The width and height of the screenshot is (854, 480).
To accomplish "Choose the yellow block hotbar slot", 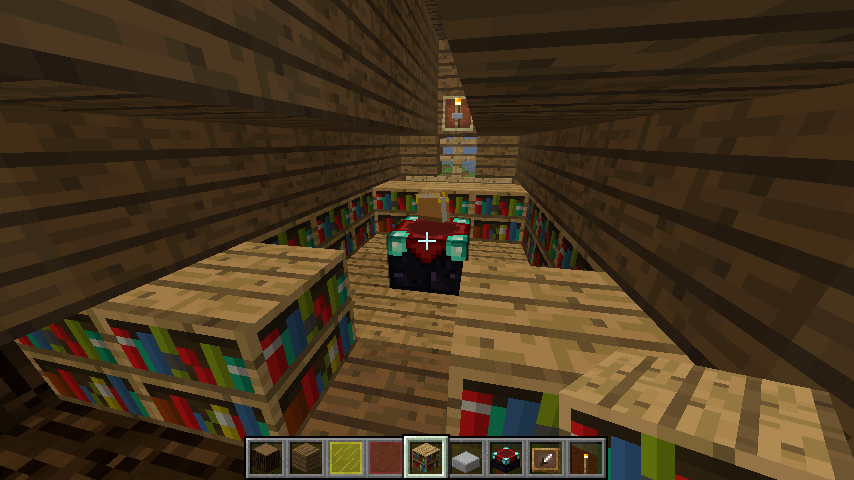I will (x=346, y=458).
